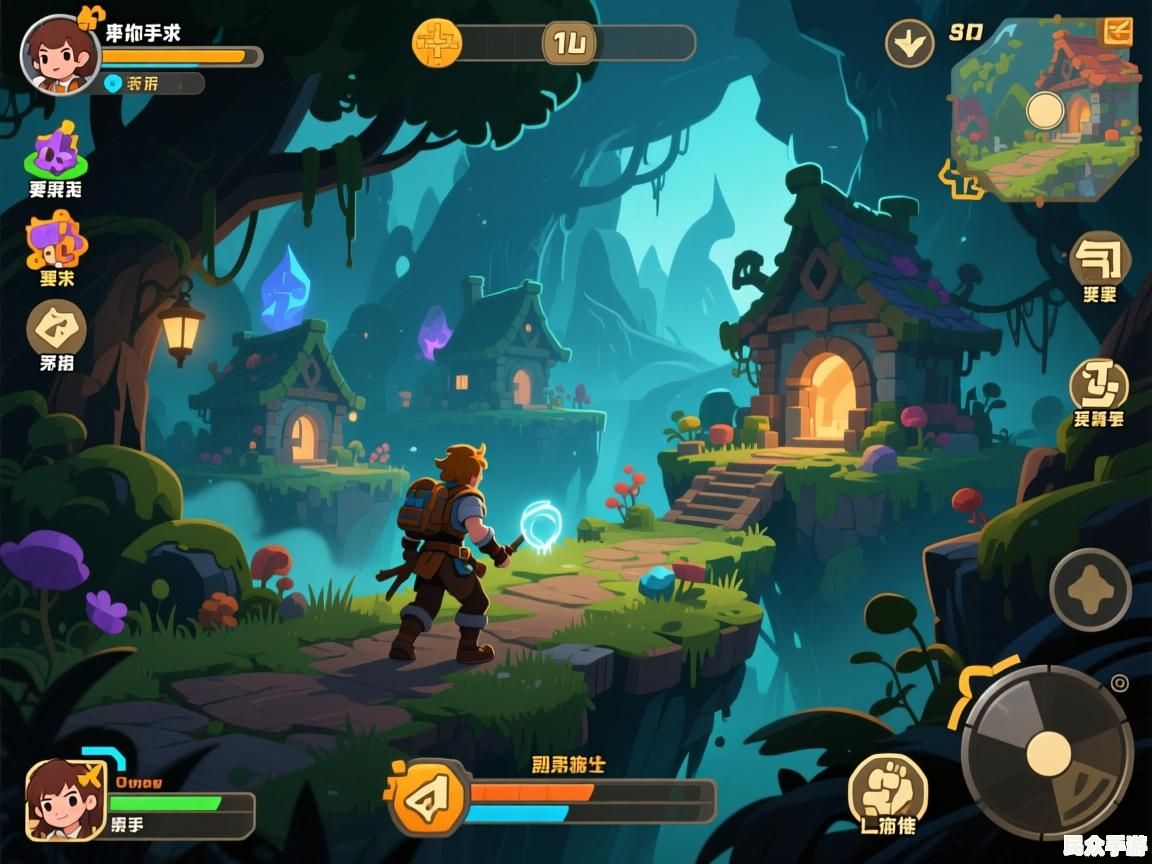Toggle the round down-arrow button
This screenshot has height=864, width=1152.
pos(910,44)
